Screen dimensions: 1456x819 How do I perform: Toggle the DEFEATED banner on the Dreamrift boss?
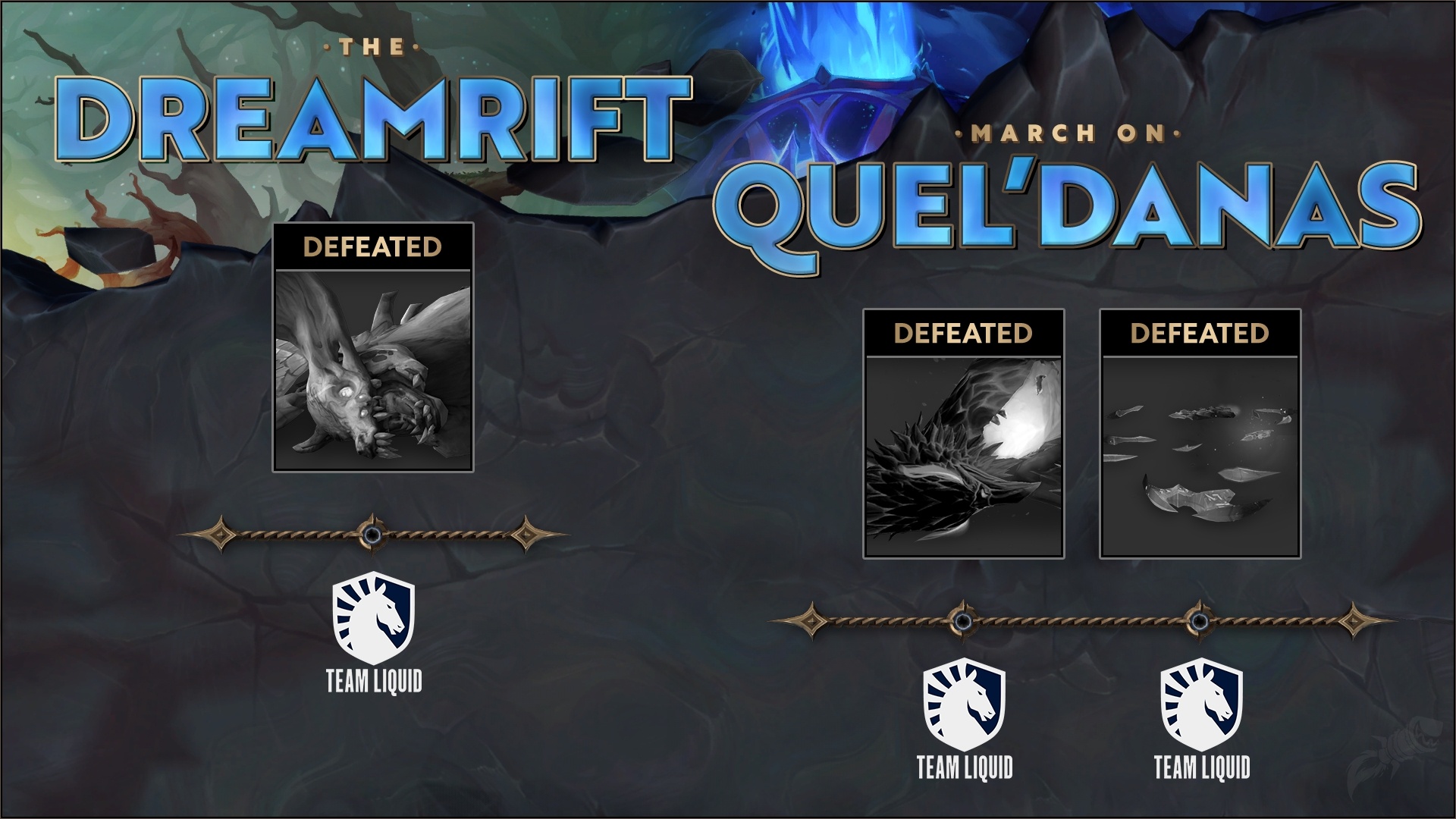click(x=372, y=246)
